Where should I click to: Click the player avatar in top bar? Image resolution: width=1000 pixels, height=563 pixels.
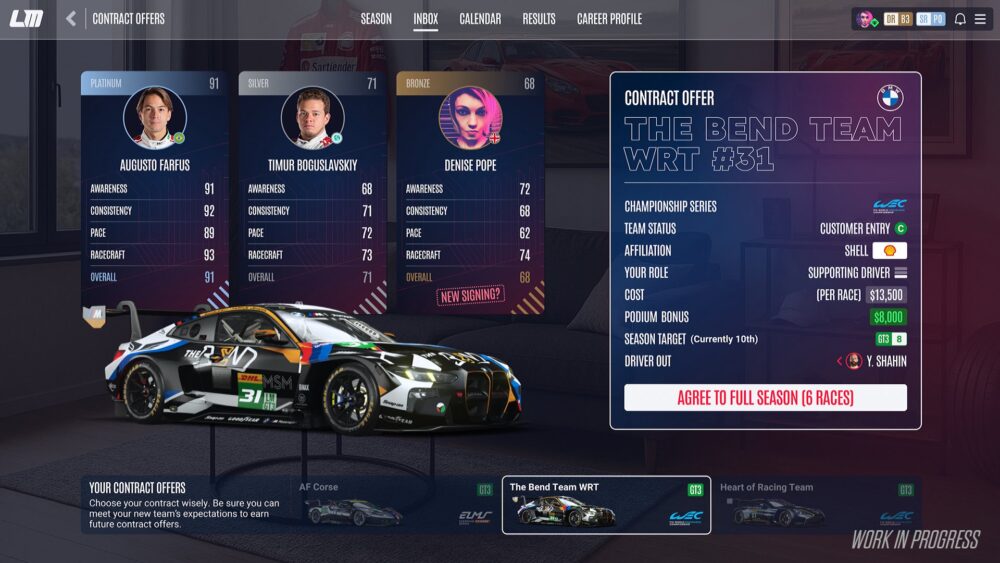pos(866,19)
